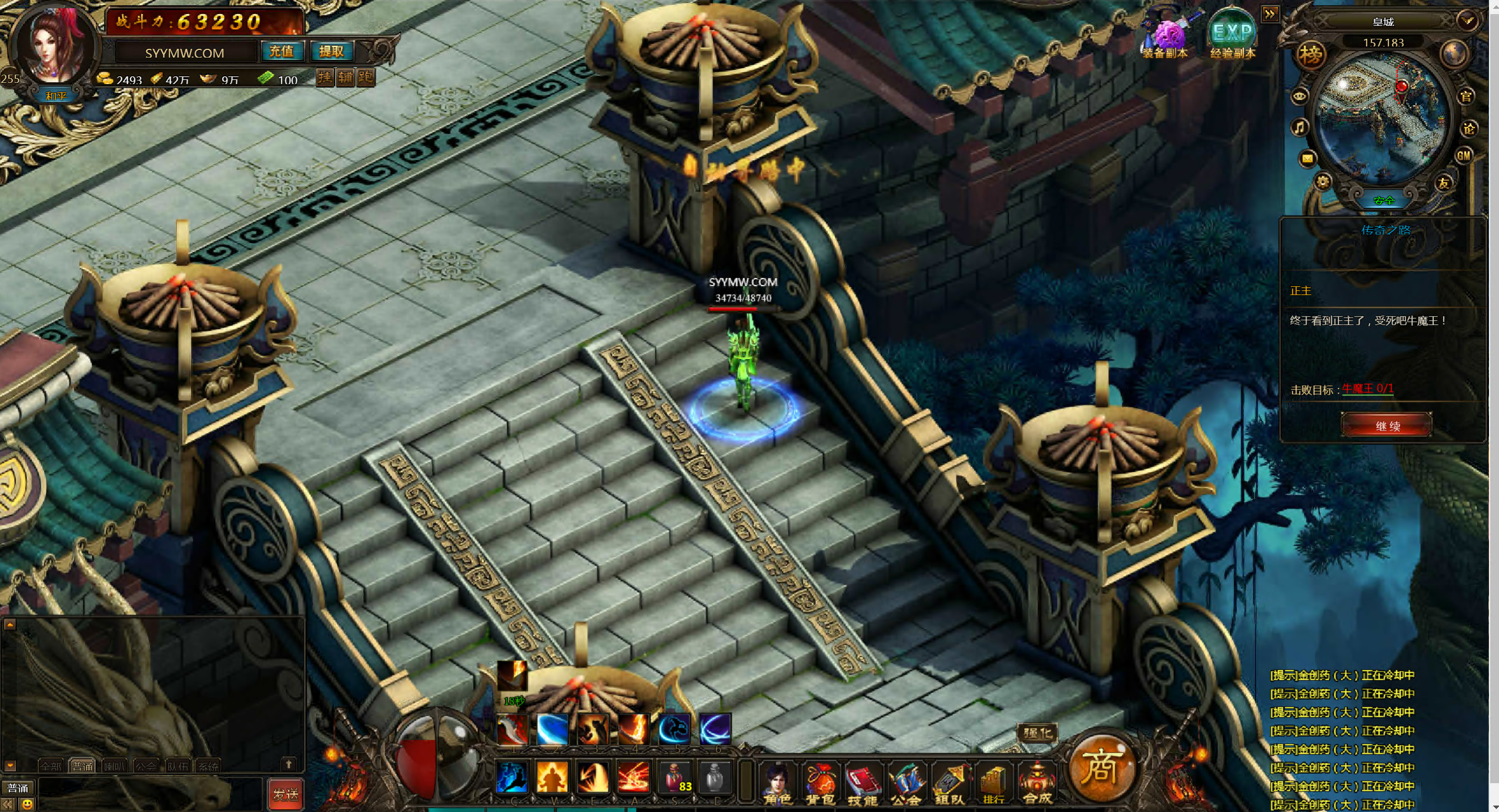Open the mail envelope icon
The width and height of the screenshot is (1499, 812).
click(x=1307, y=158)
